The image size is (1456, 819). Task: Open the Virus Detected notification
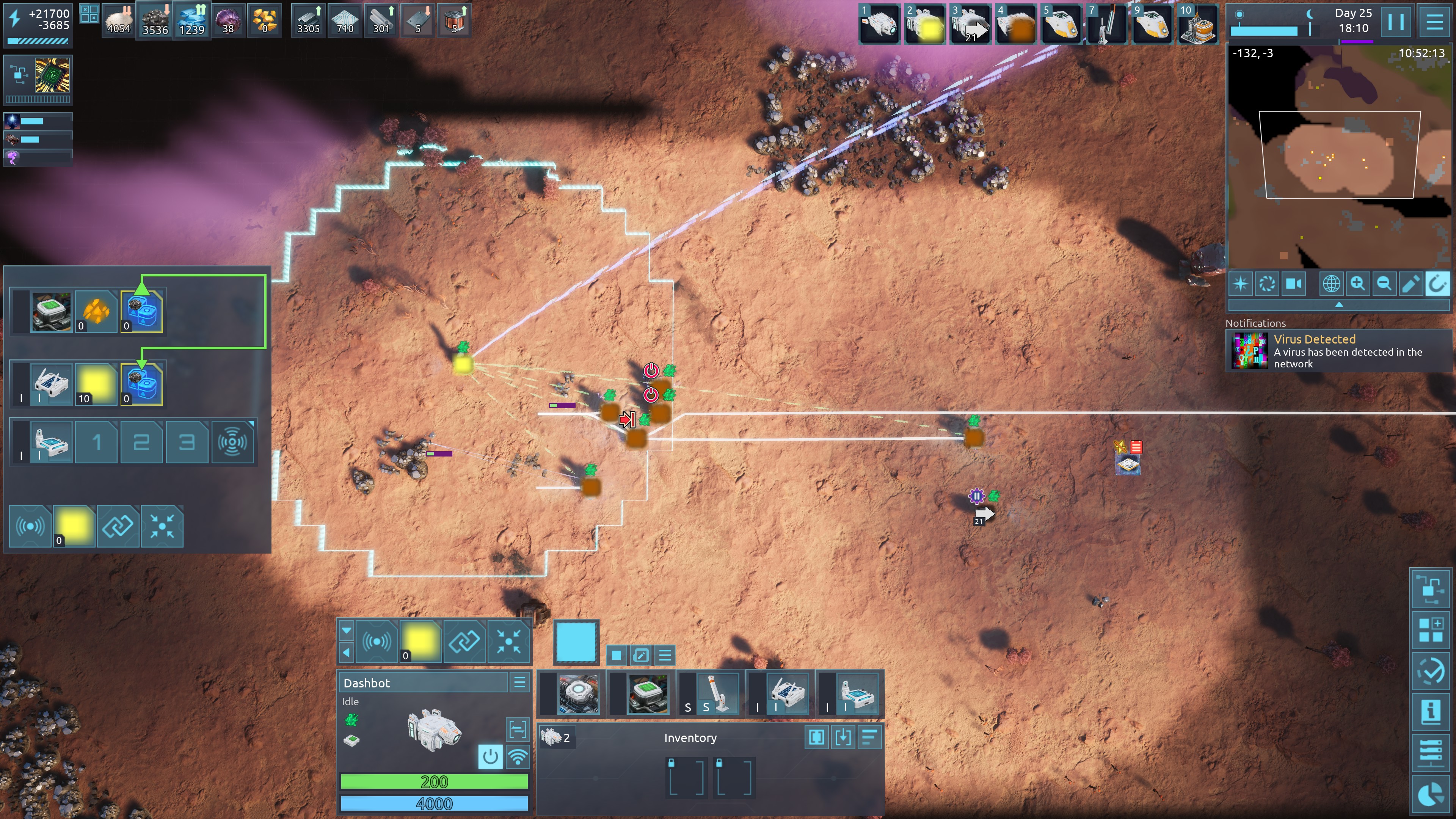1337,351
